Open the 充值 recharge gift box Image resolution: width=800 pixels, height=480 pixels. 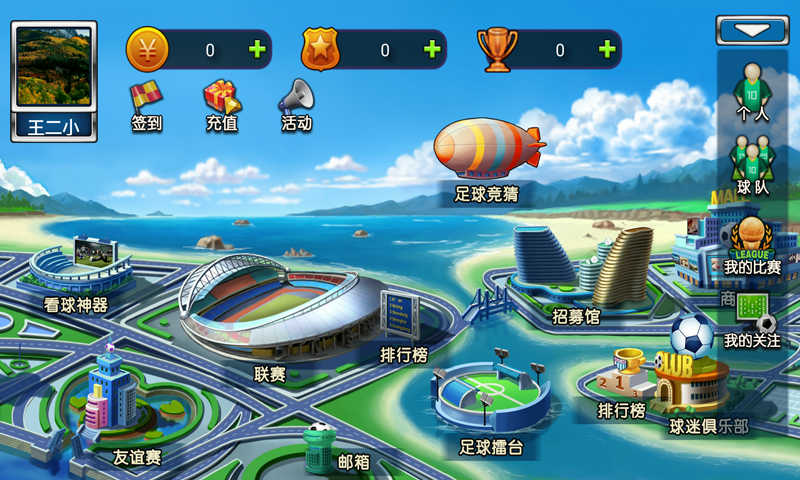(222, 105)
